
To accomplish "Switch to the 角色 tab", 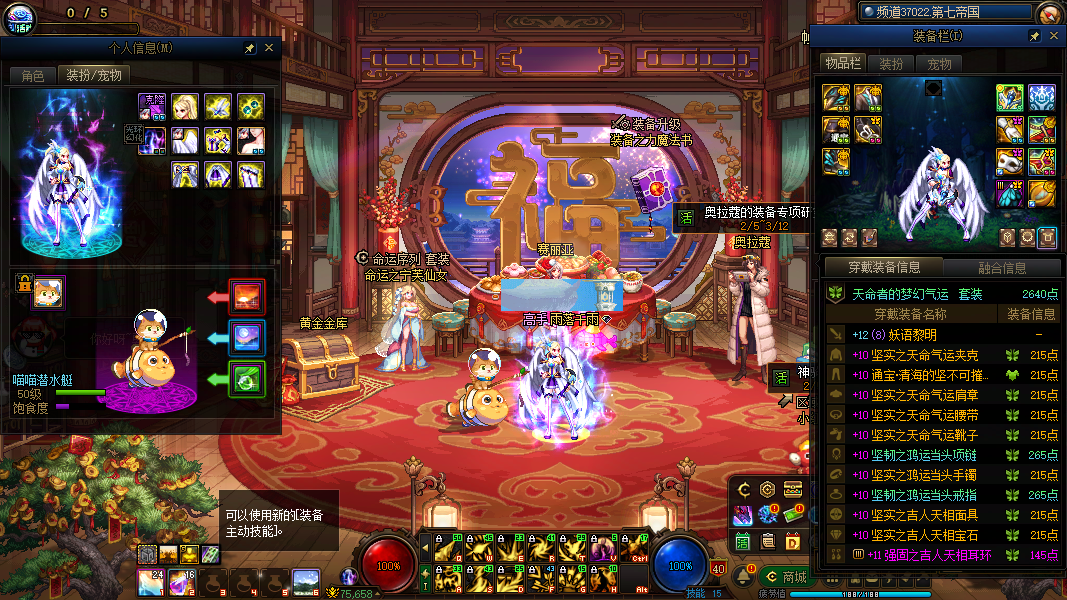I will click(x=33, y=75).
